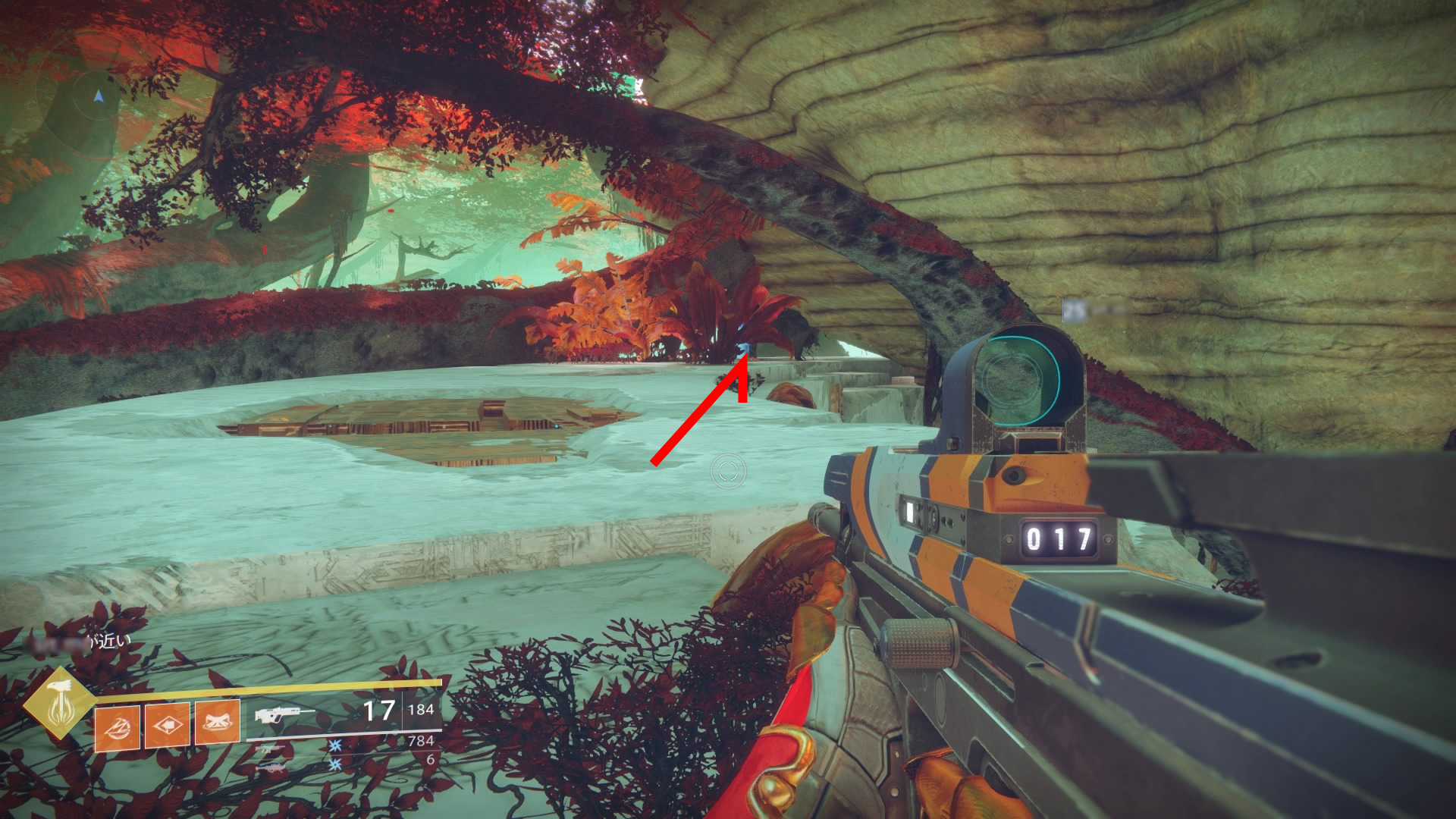Viewport: 1456px width, 819px height.
Task: Activate the orange rift class ability icon
Action: (x=218, y=722)
